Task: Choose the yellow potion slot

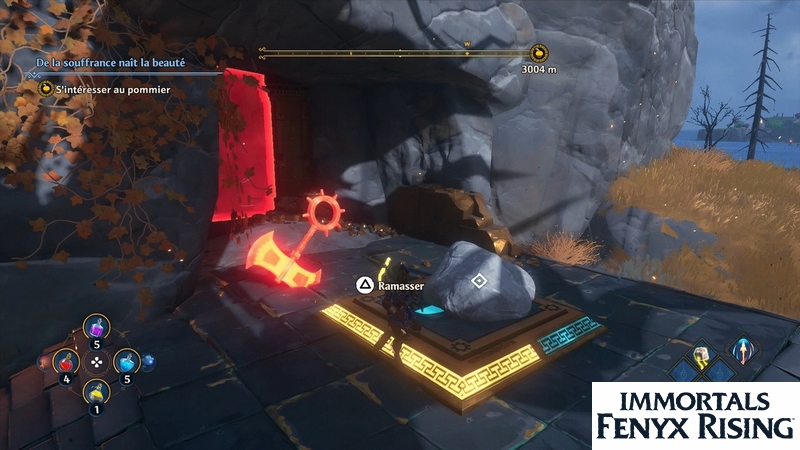Action: (96, 390)
